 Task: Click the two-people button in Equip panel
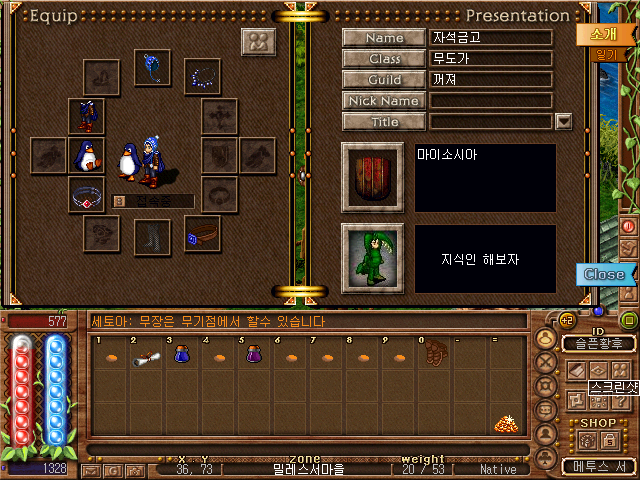(x=258, y=43)
